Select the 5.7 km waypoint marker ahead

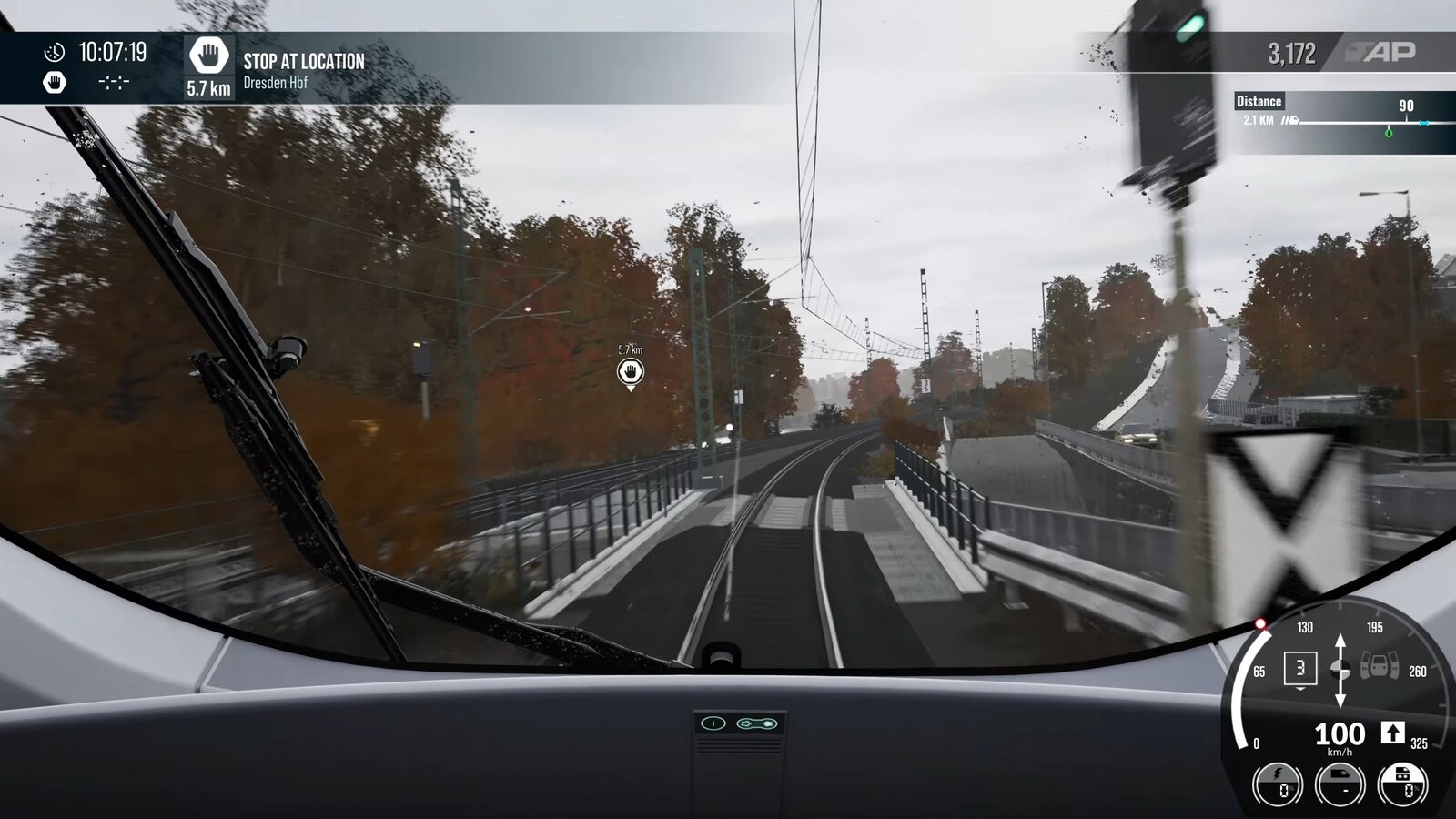click(x=630, y=371)
